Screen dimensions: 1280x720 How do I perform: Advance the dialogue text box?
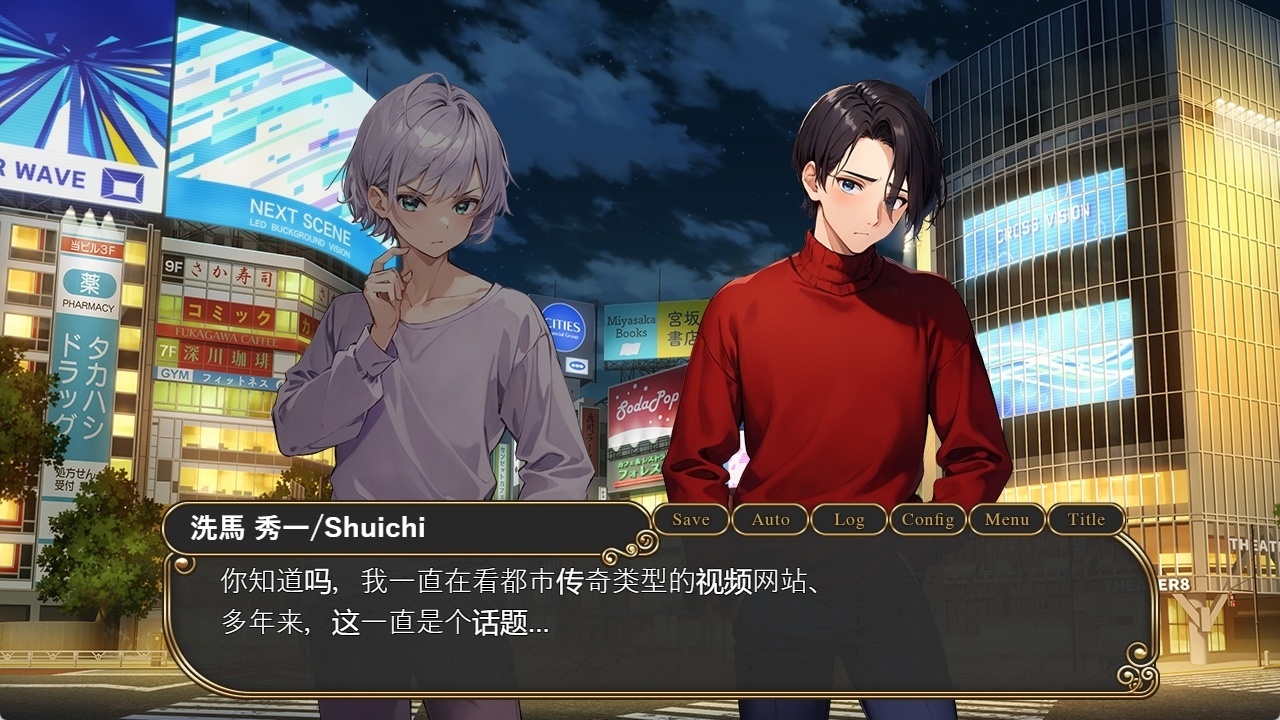pos(660,620)
